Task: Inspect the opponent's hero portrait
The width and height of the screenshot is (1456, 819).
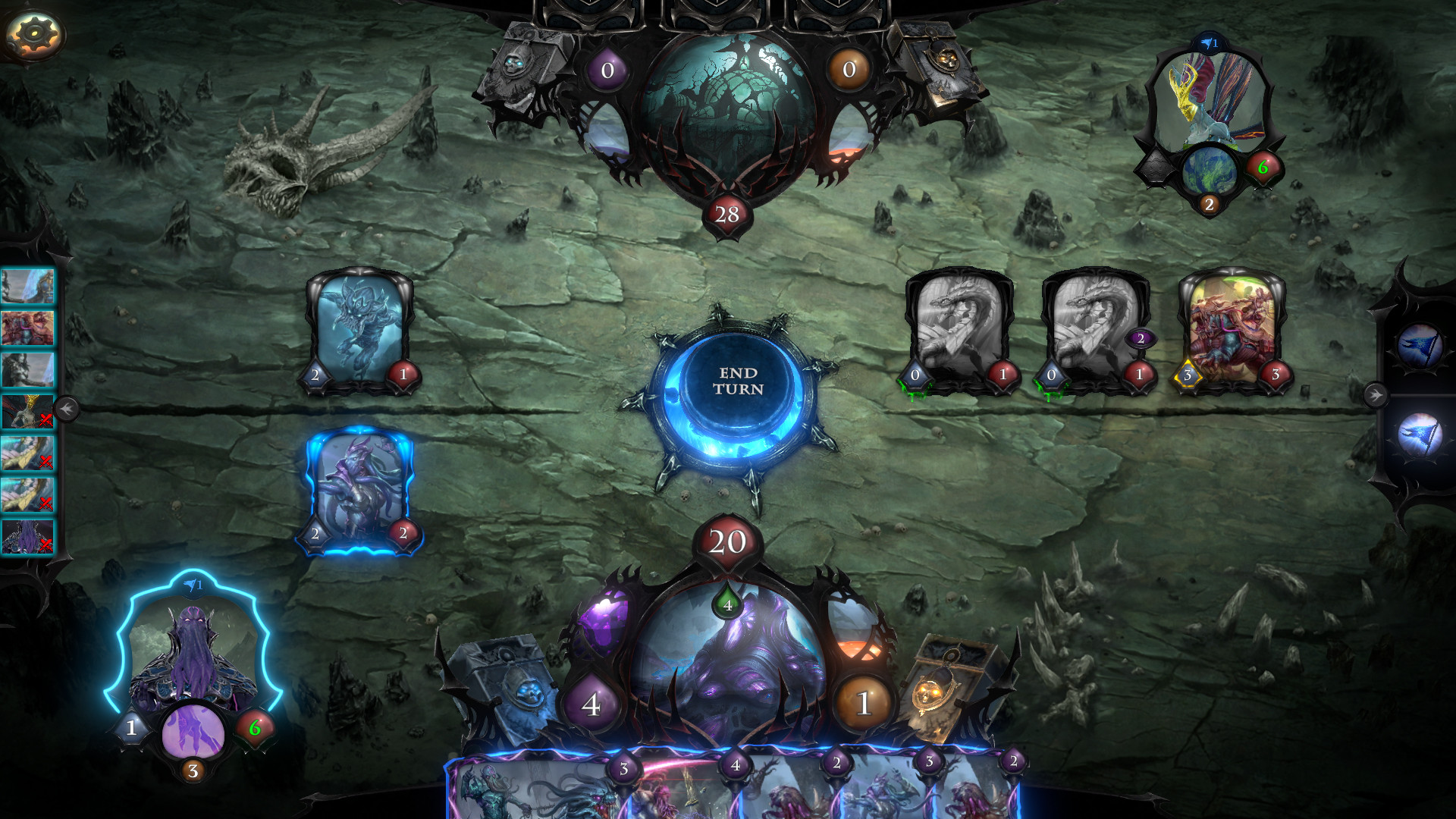Action: tap(1209, 99)
